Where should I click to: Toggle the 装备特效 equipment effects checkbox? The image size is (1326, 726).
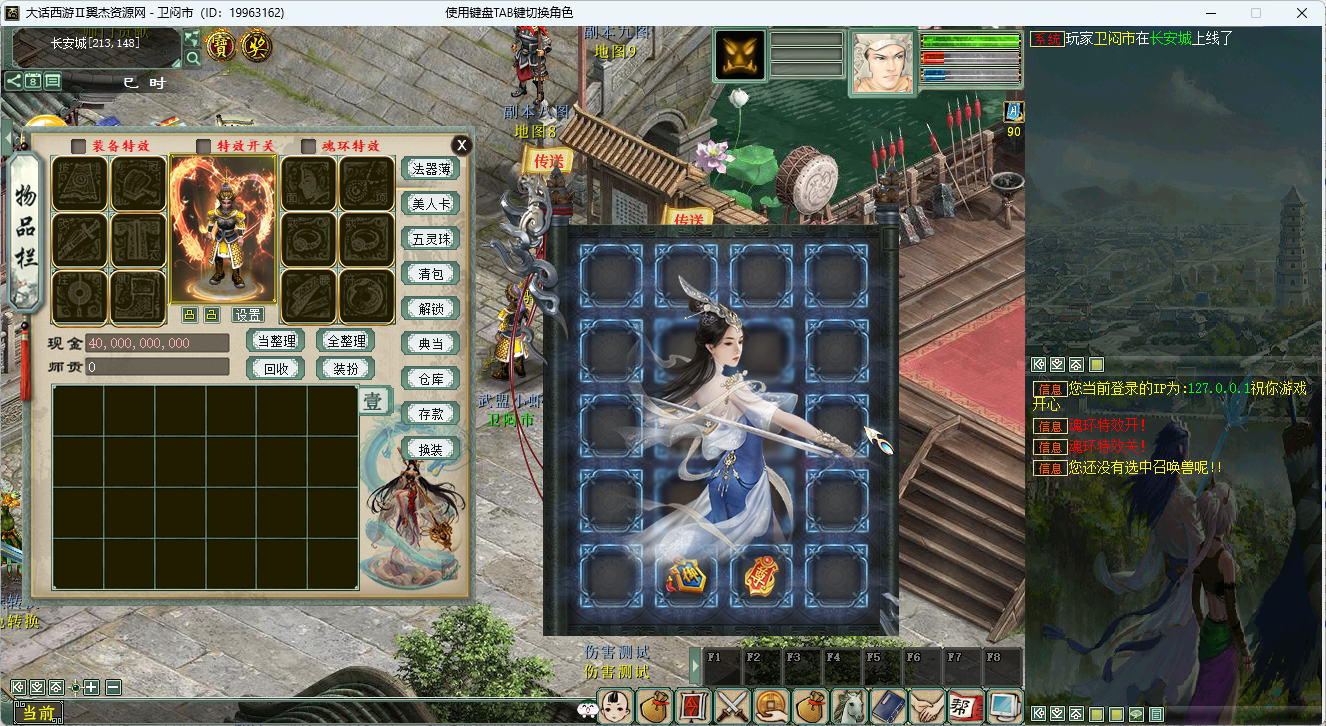pyautogui.click(x=78, y=146)
